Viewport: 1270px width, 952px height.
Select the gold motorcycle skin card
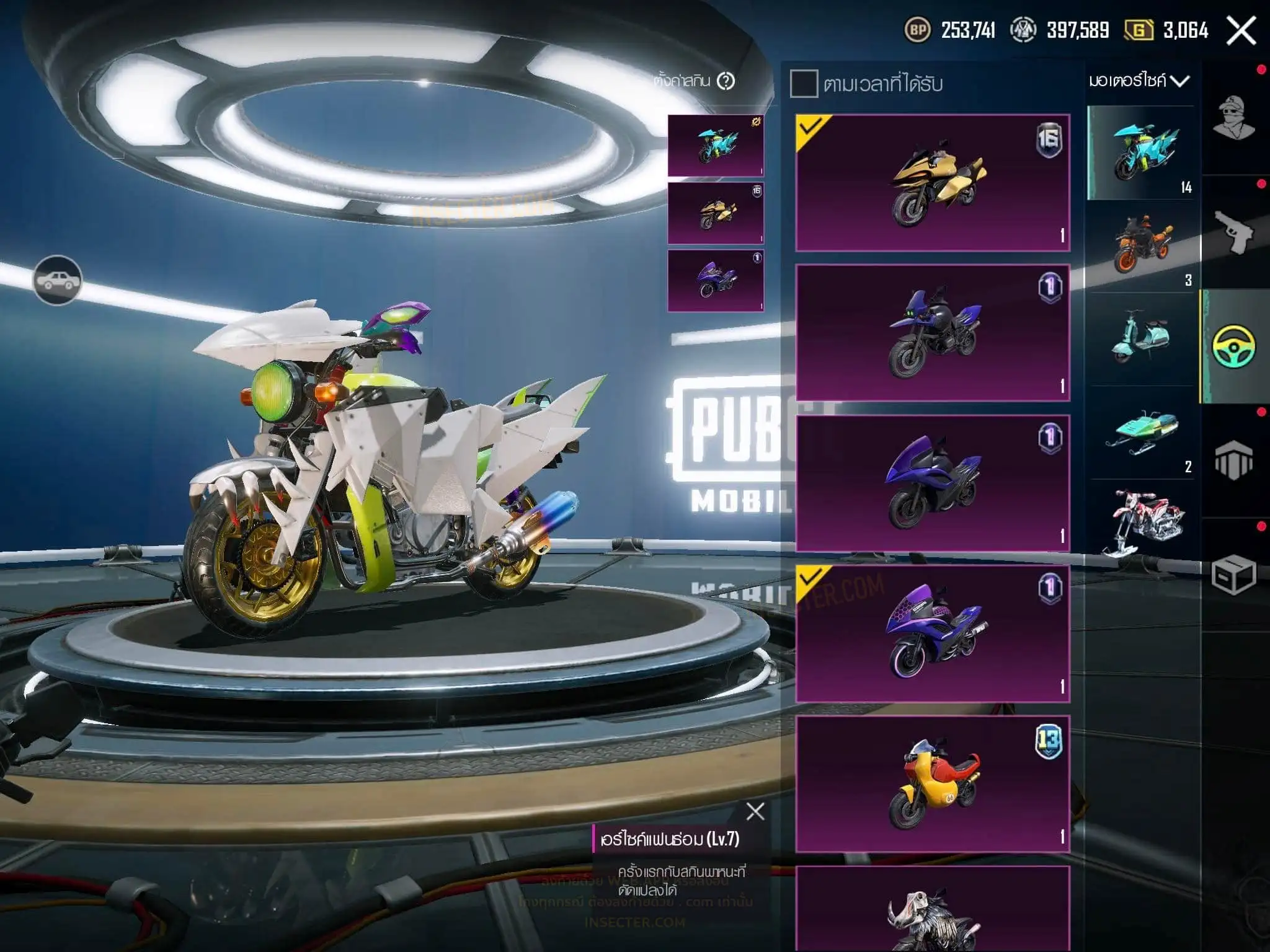pos(933,183)
